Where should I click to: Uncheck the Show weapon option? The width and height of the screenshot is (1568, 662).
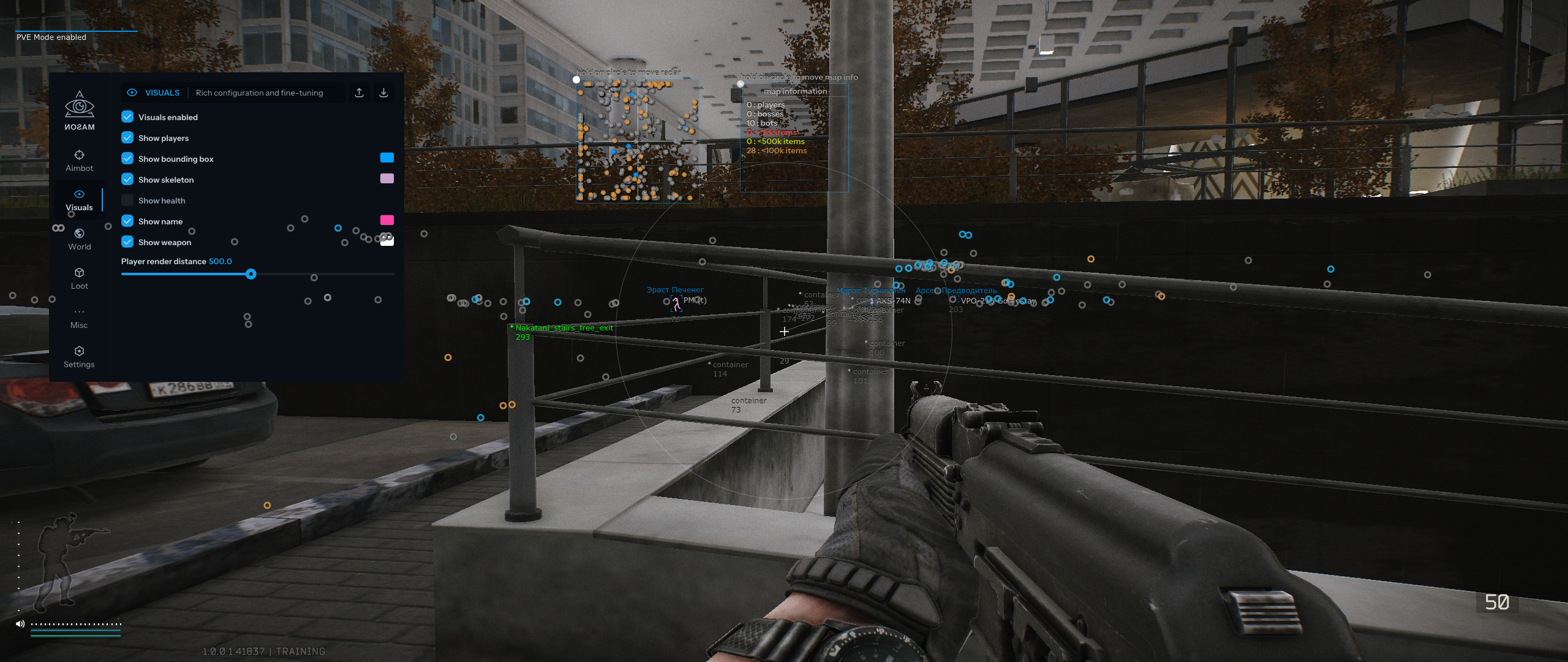127,242
